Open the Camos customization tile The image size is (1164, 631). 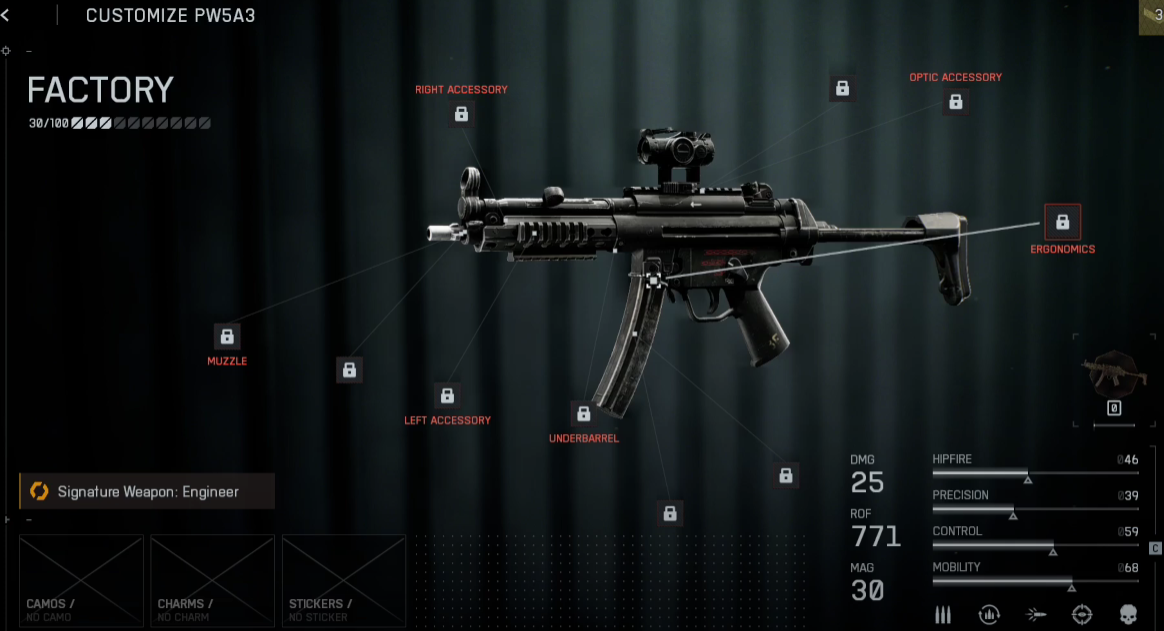click(x=82, y=581)
